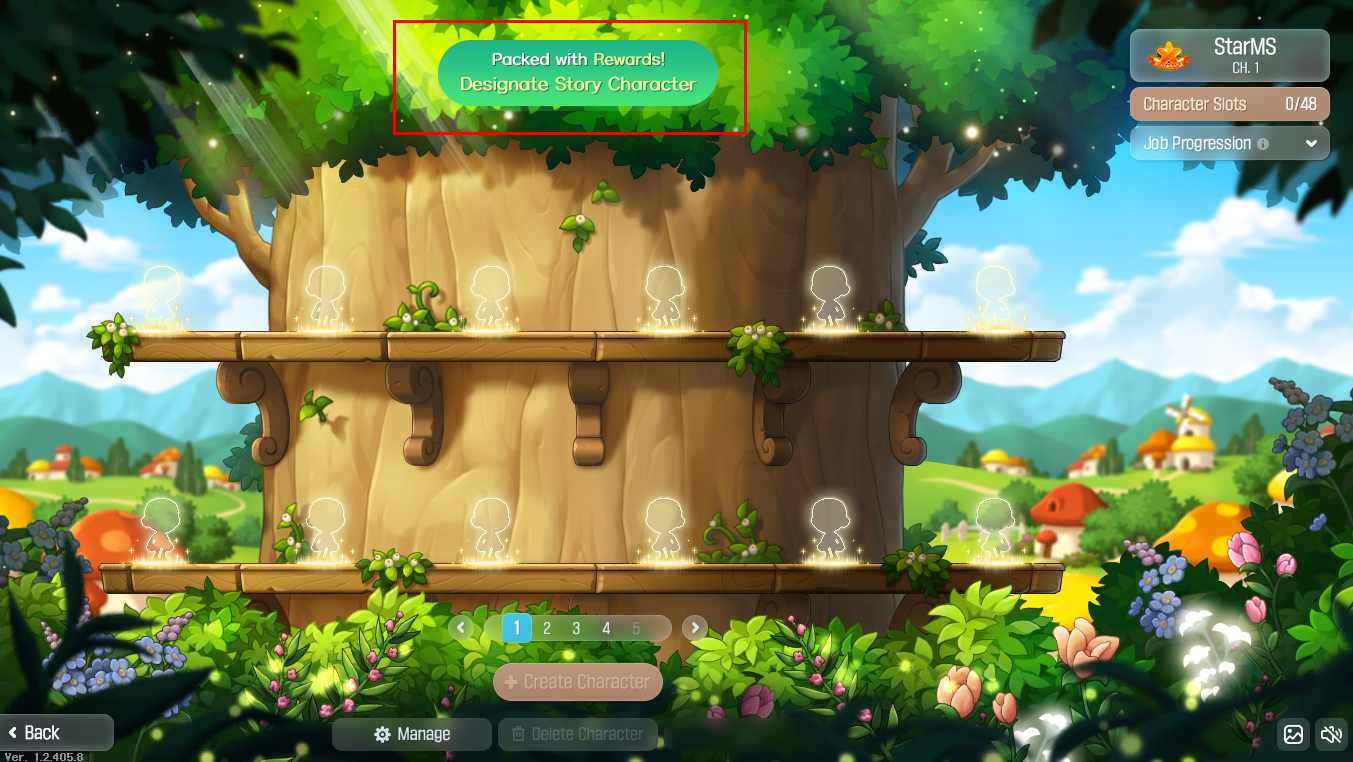Click the gear icon on the Manage button
1353x762 pixels.
(x=380, y=733)
